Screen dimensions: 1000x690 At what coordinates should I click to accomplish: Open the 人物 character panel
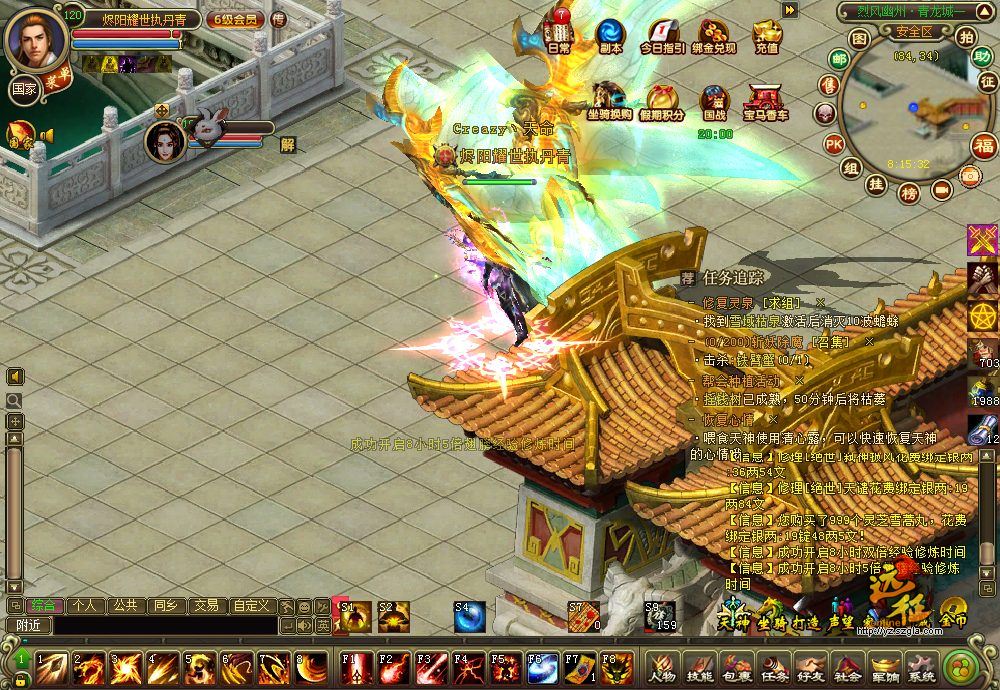[x=661, y=668]
